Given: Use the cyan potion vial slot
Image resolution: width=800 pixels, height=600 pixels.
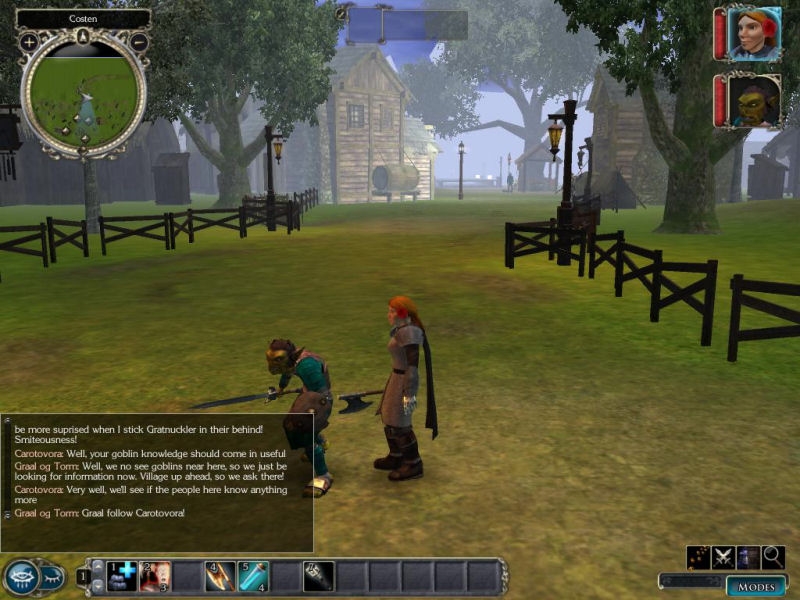Looking at the screenshot, I should 253,576.
